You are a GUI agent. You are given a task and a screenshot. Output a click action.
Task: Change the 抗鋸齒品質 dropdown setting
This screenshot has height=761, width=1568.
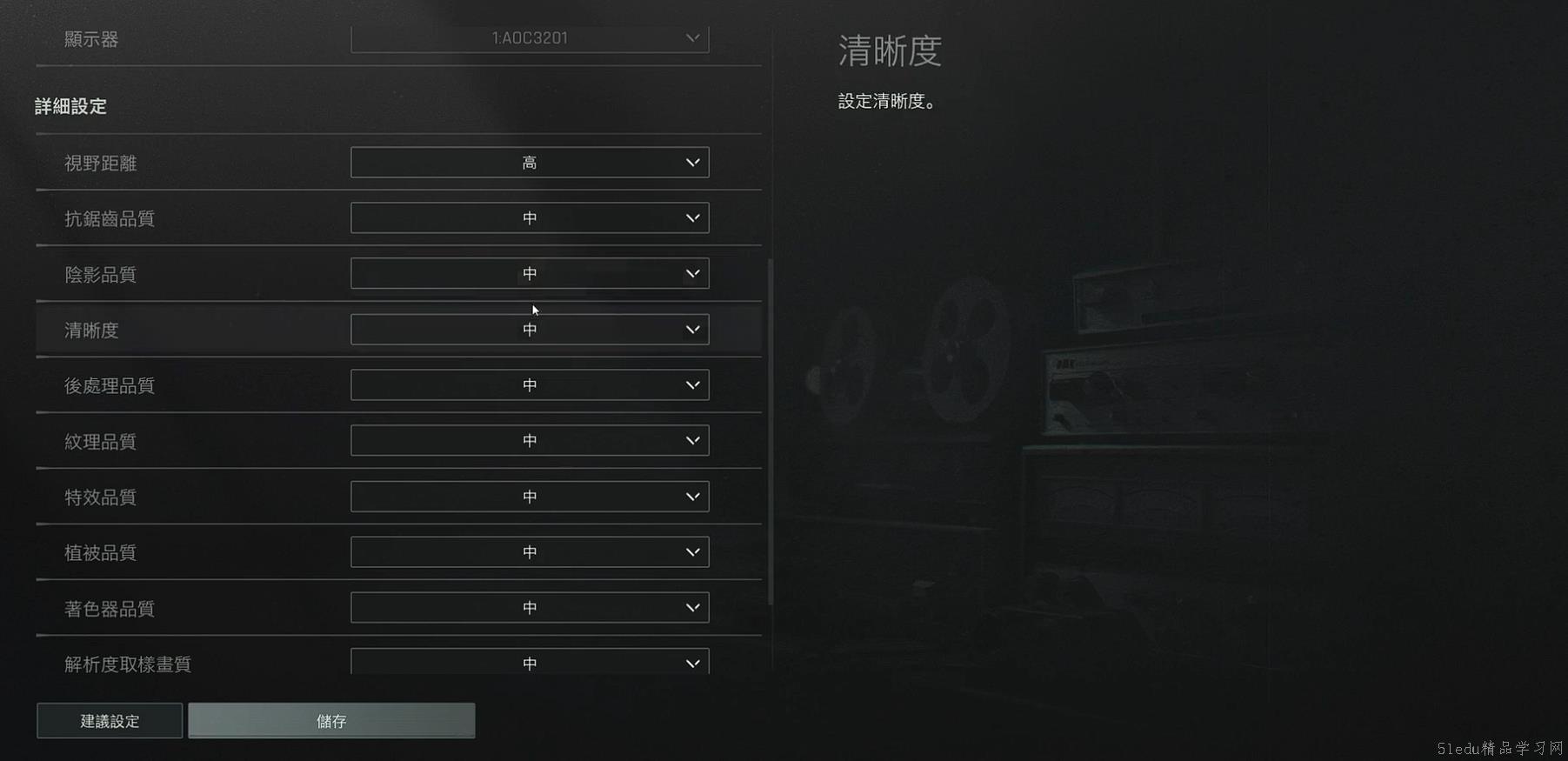(x=530, y=218)
